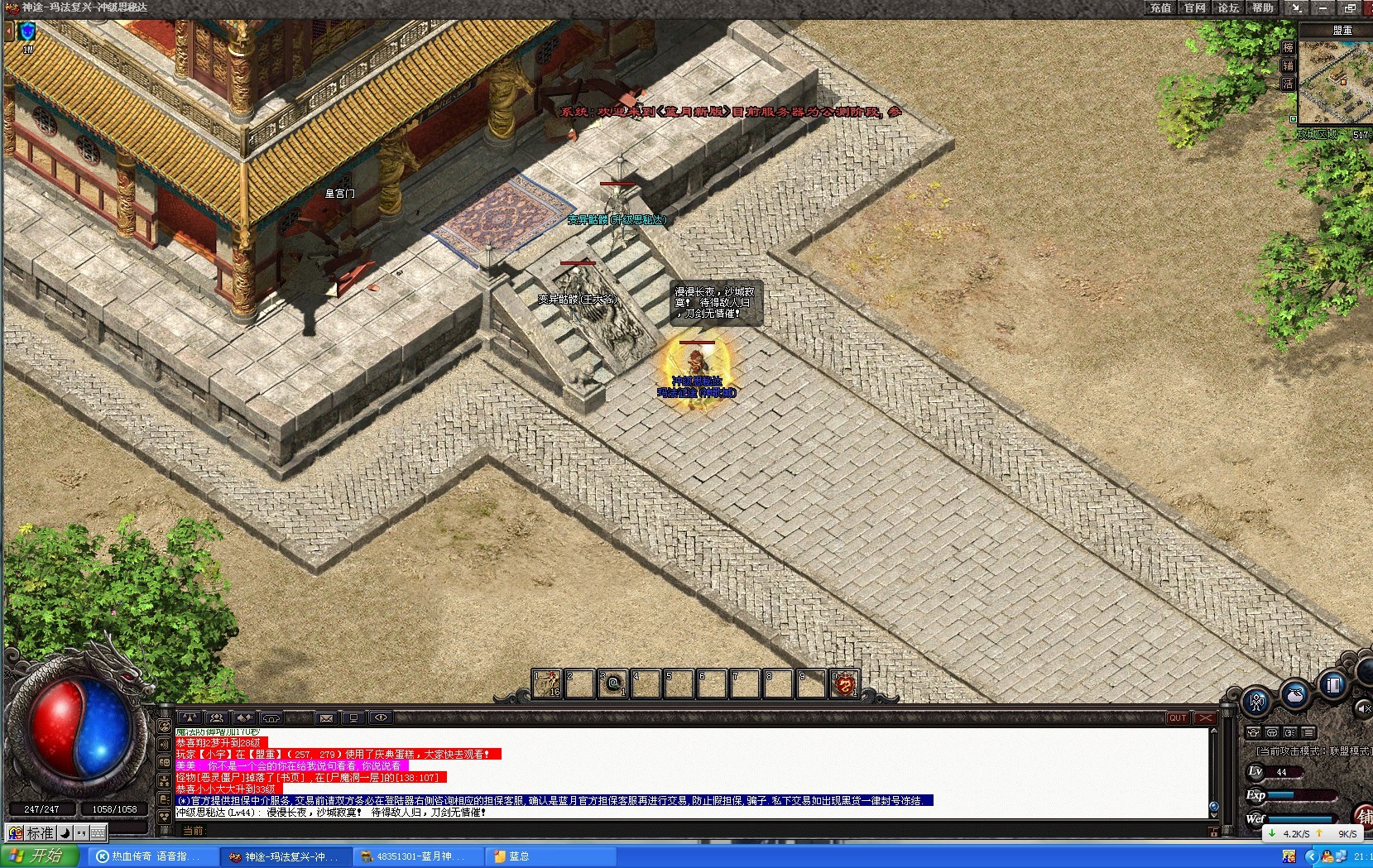Use the item in hotbar slot 1
This screenshot has width=1373, height=868.
547,683
